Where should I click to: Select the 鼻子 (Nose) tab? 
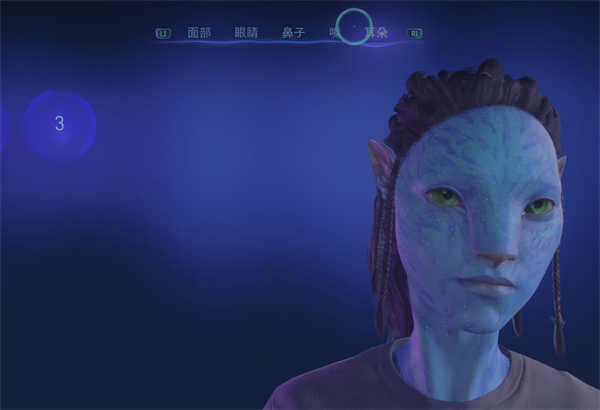tap(293, 33)
